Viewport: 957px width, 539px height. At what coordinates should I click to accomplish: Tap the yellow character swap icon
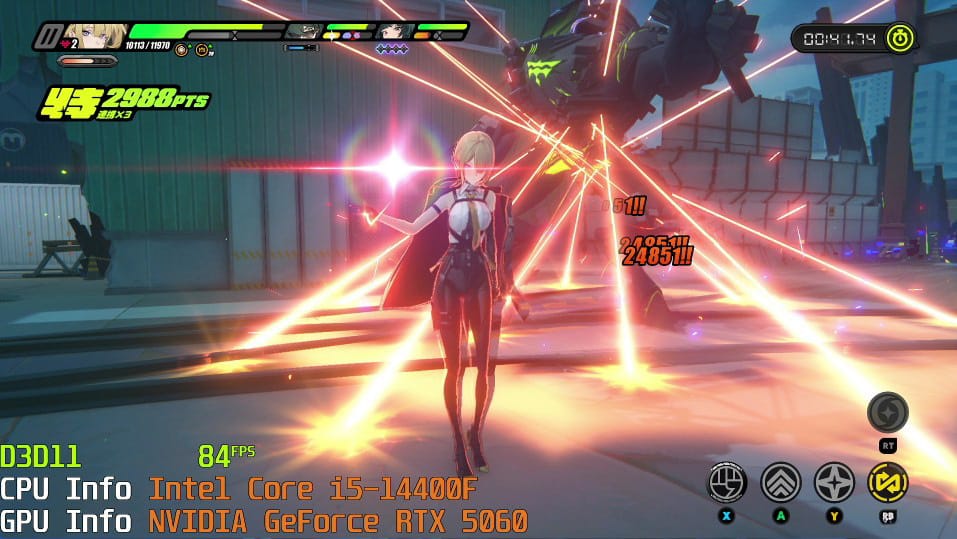887,482
